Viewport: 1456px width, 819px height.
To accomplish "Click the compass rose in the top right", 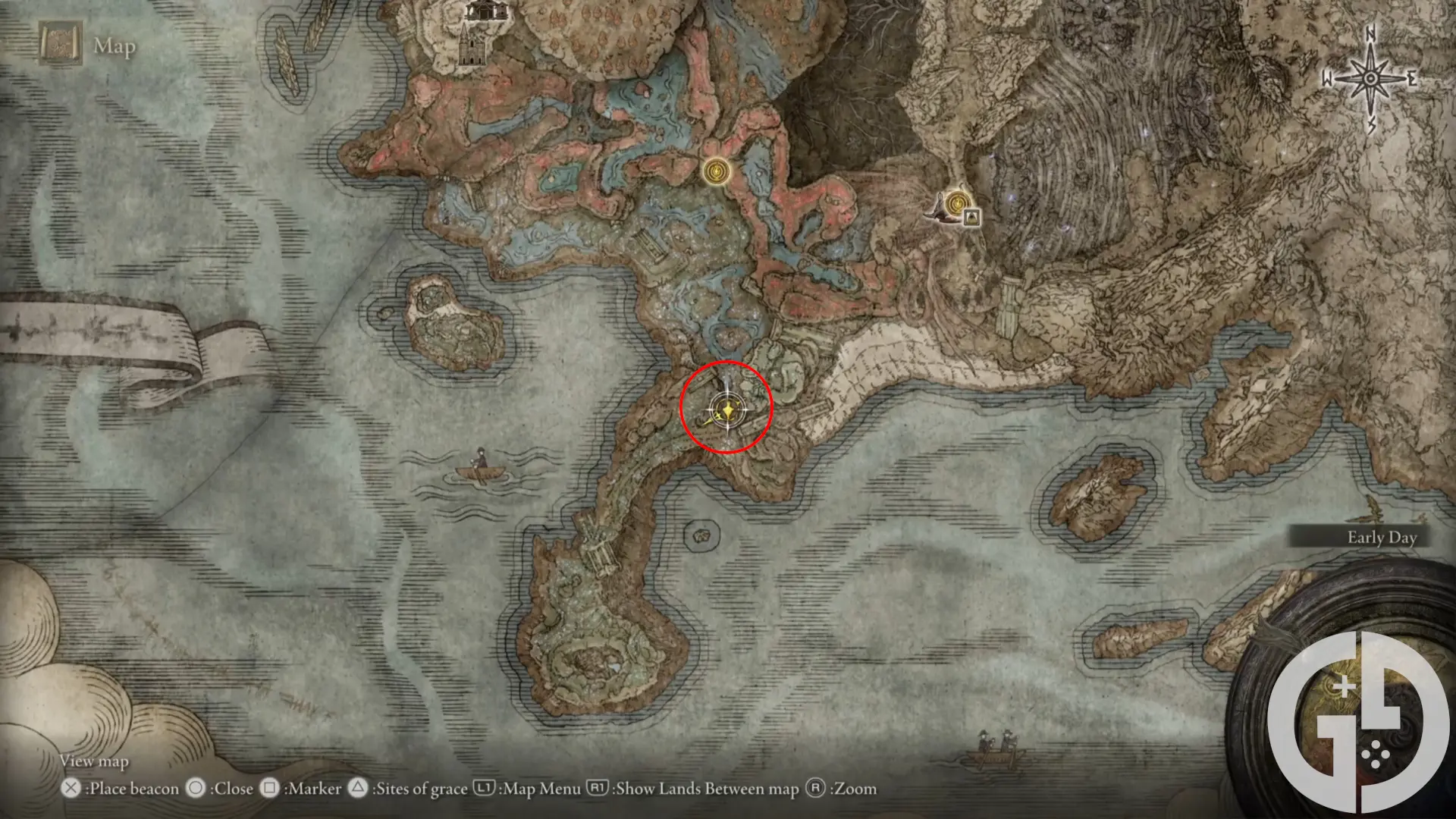I will coord(1370,76).
